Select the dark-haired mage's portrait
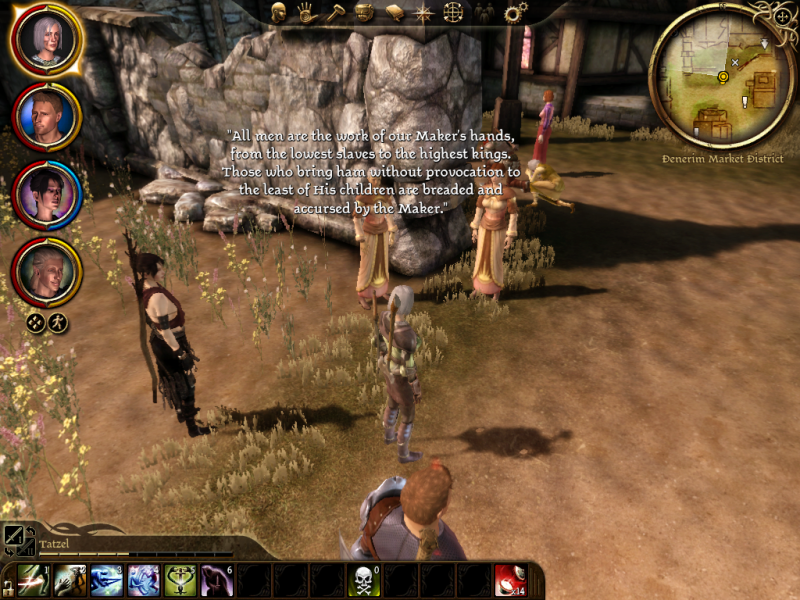This screenshot has height=600, width=800. coord(46,194)
